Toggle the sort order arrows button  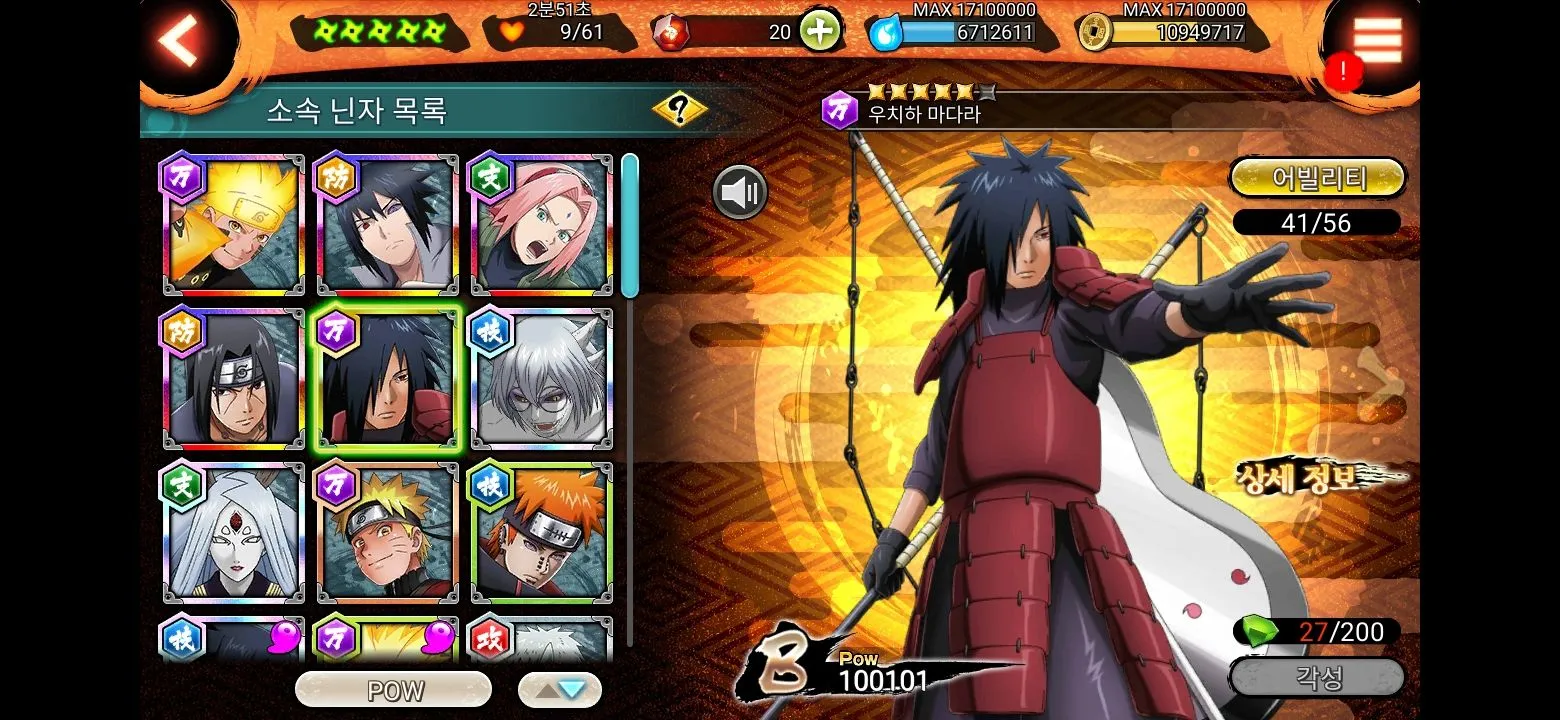pyautogui.click(x=560, y=690)
